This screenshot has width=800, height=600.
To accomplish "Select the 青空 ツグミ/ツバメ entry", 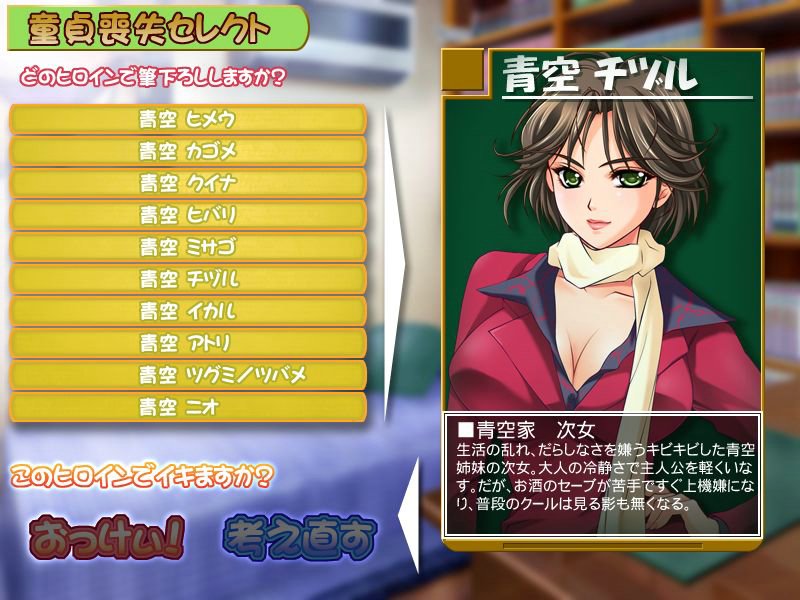I will (x=188, y=375).
